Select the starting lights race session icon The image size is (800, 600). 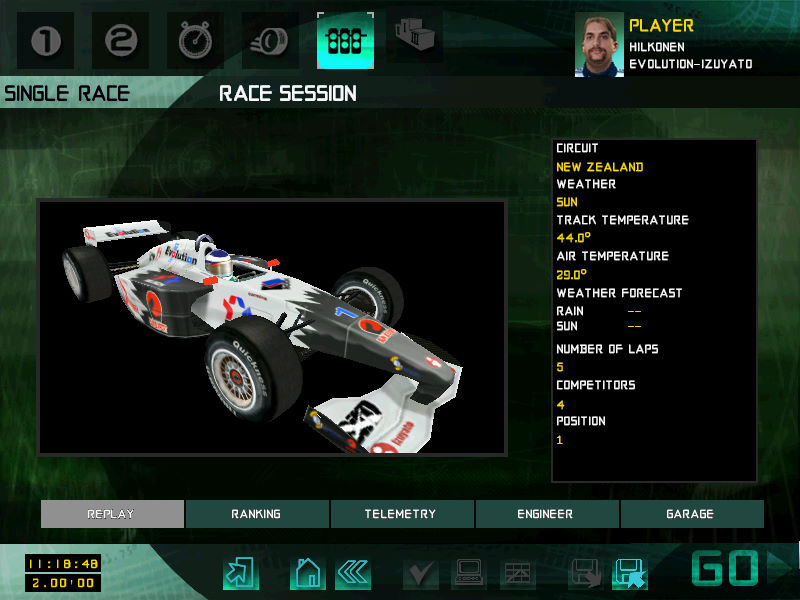point(345,41)
